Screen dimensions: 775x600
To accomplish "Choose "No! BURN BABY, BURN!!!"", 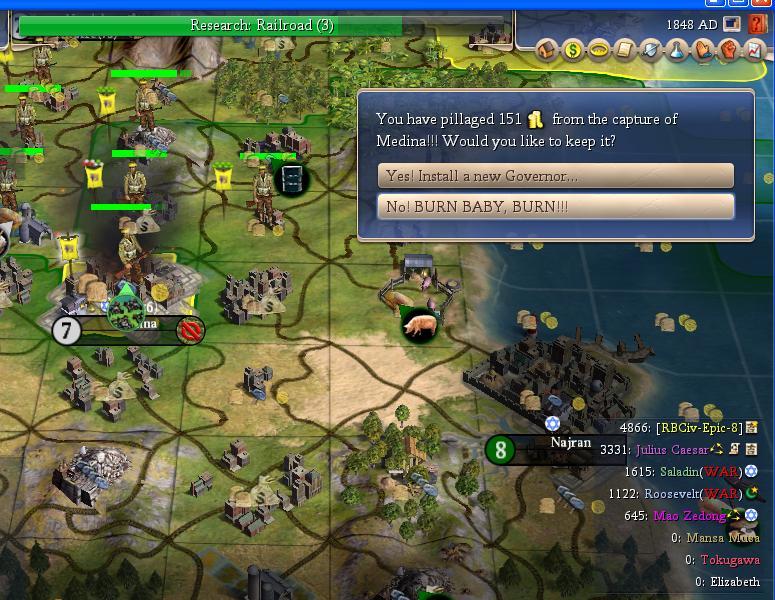I will coord(555,207).
